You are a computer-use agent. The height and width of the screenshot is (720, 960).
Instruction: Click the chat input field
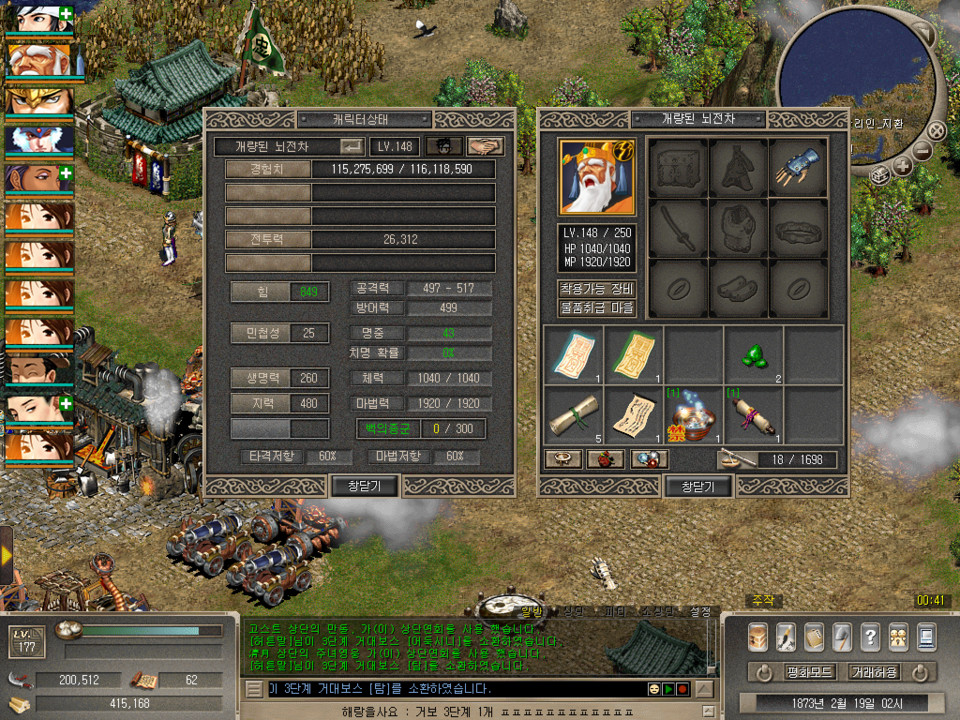[450, 689]
